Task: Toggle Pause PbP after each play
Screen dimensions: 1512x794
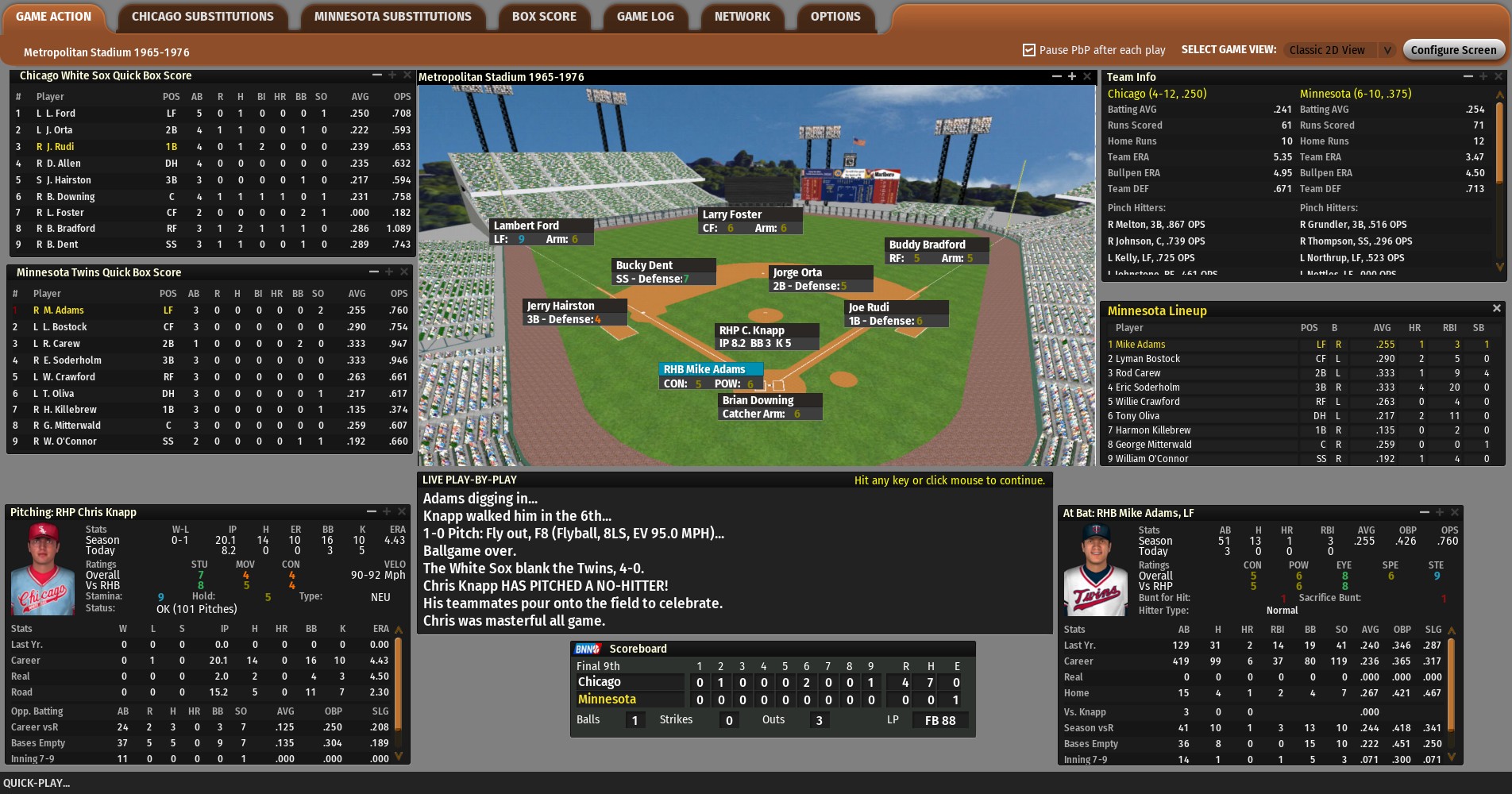Action: [1029, 50]
